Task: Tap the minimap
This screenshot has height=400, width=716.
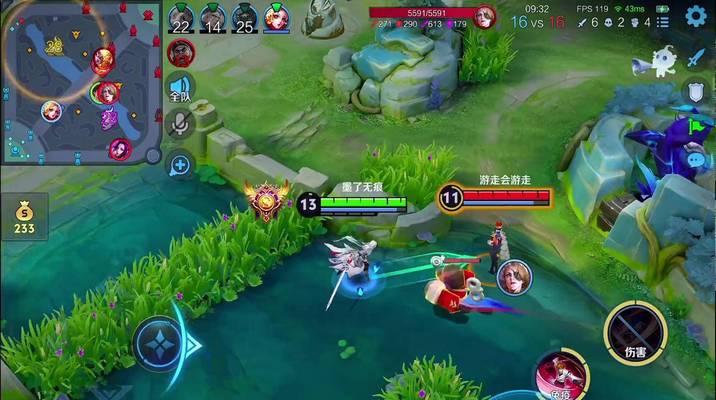Action: pyautogui.click(x=80, y=82)
